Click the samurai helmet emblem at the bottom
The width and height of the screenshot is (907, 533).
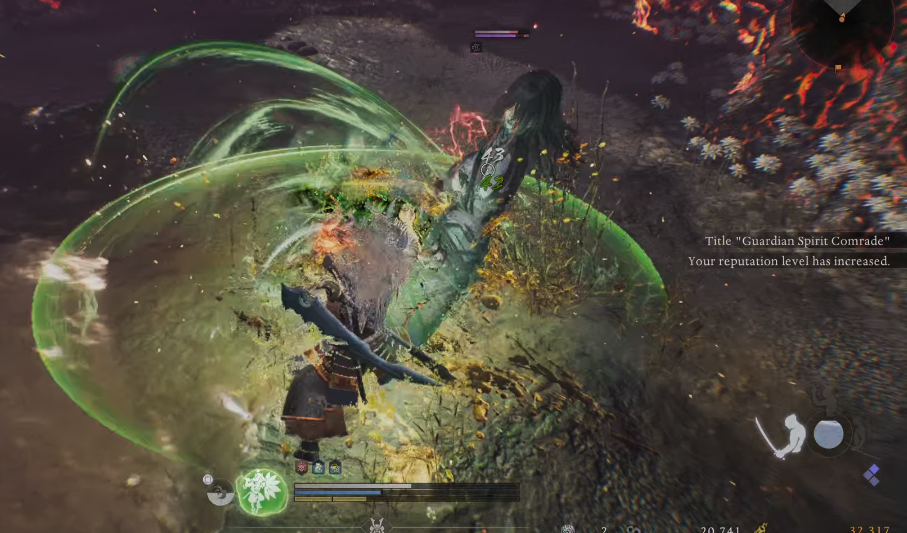376,526
